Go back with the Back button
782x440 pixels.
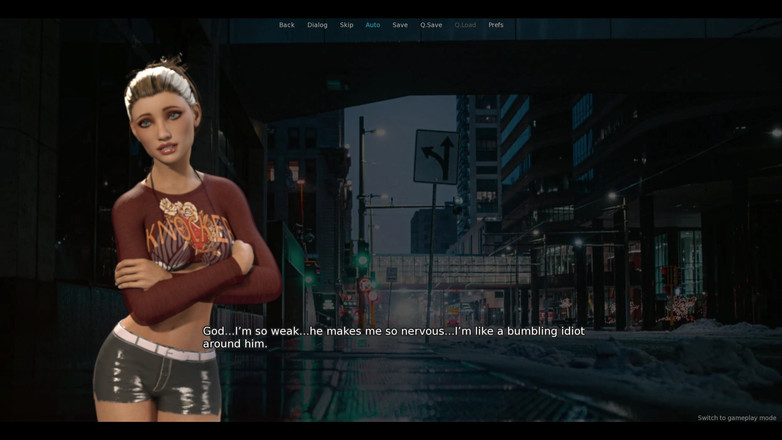point(286,25)
